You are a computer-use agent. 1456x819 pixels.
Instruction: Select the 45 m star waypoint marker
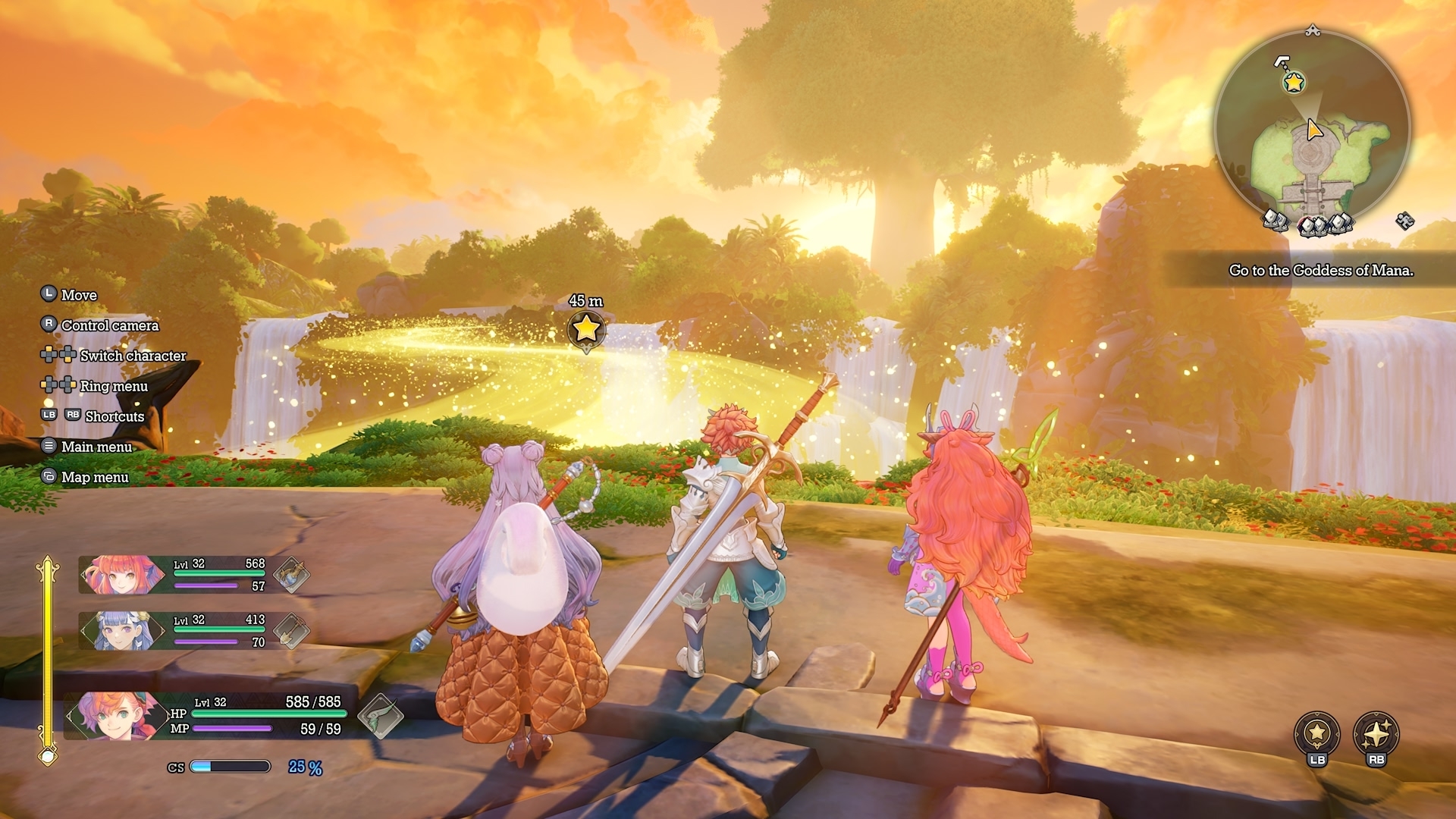[585, 329]
